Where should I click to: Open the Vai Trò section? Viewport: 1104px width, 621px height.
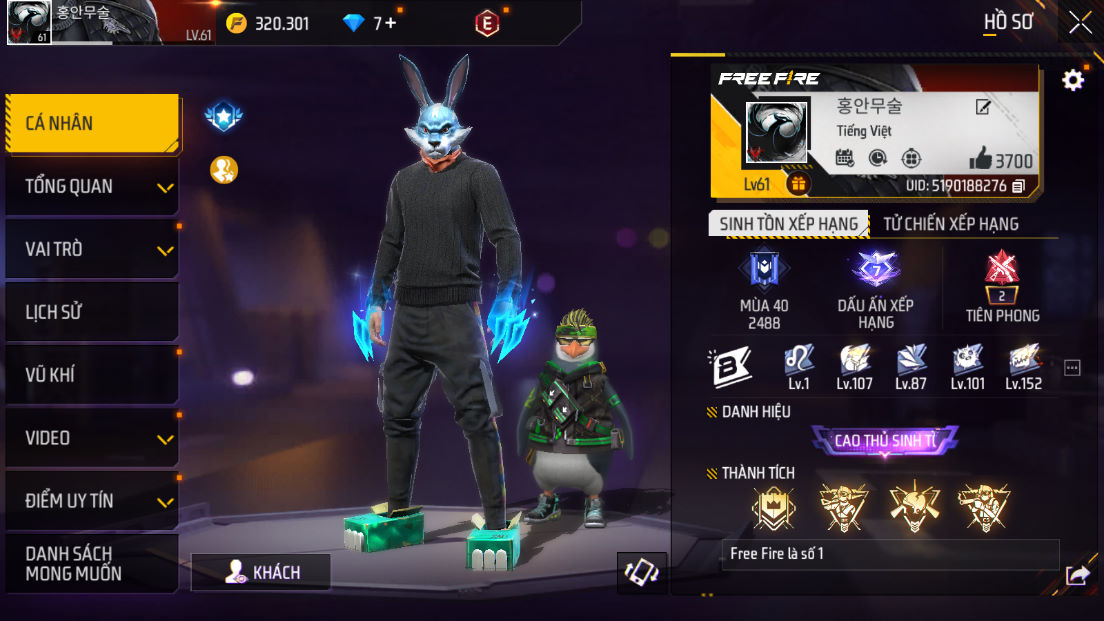[92, 250]
